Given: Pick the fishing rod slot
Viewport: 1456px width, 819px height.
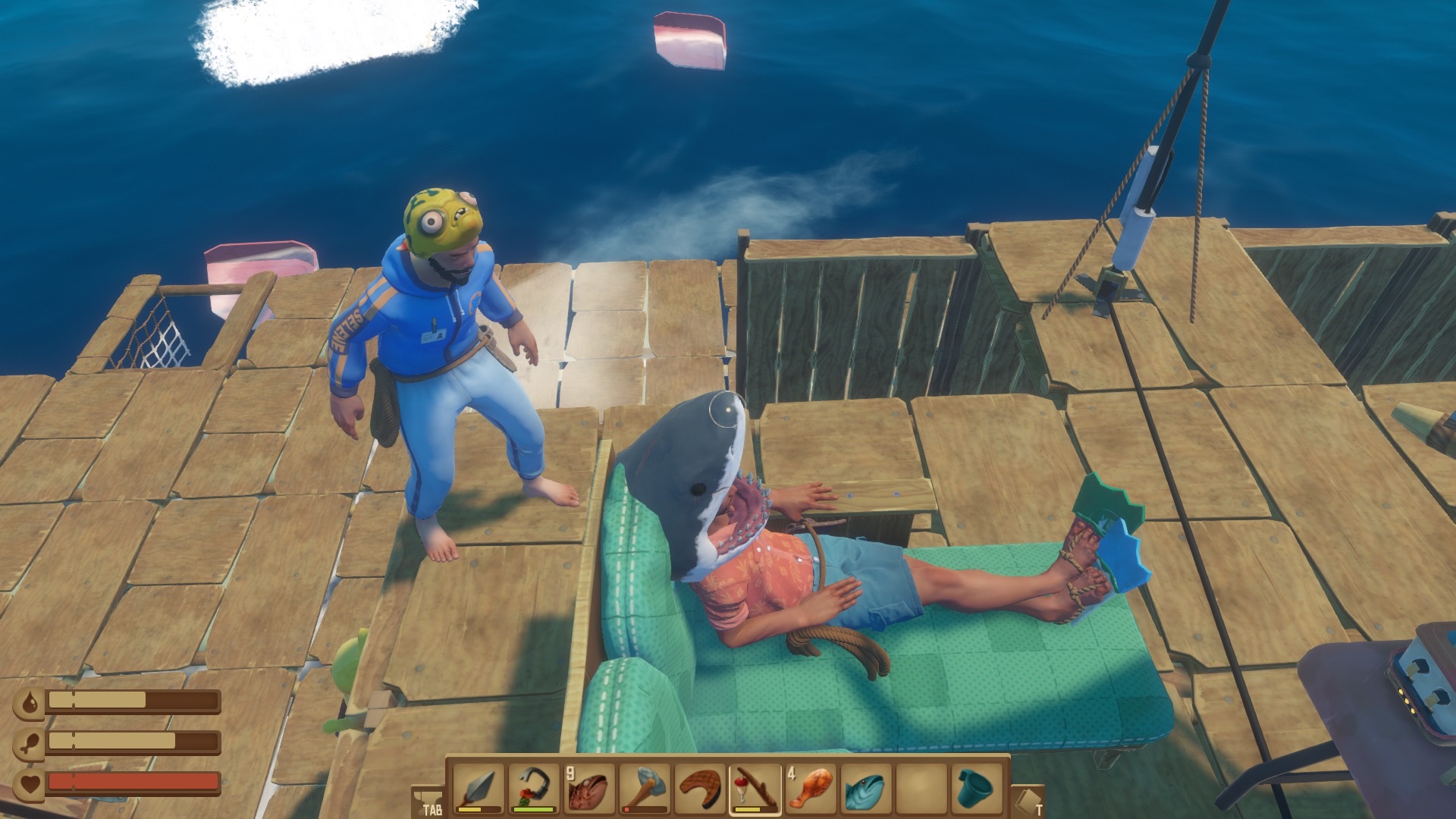Looking at the screenshot, I should 756,788.
